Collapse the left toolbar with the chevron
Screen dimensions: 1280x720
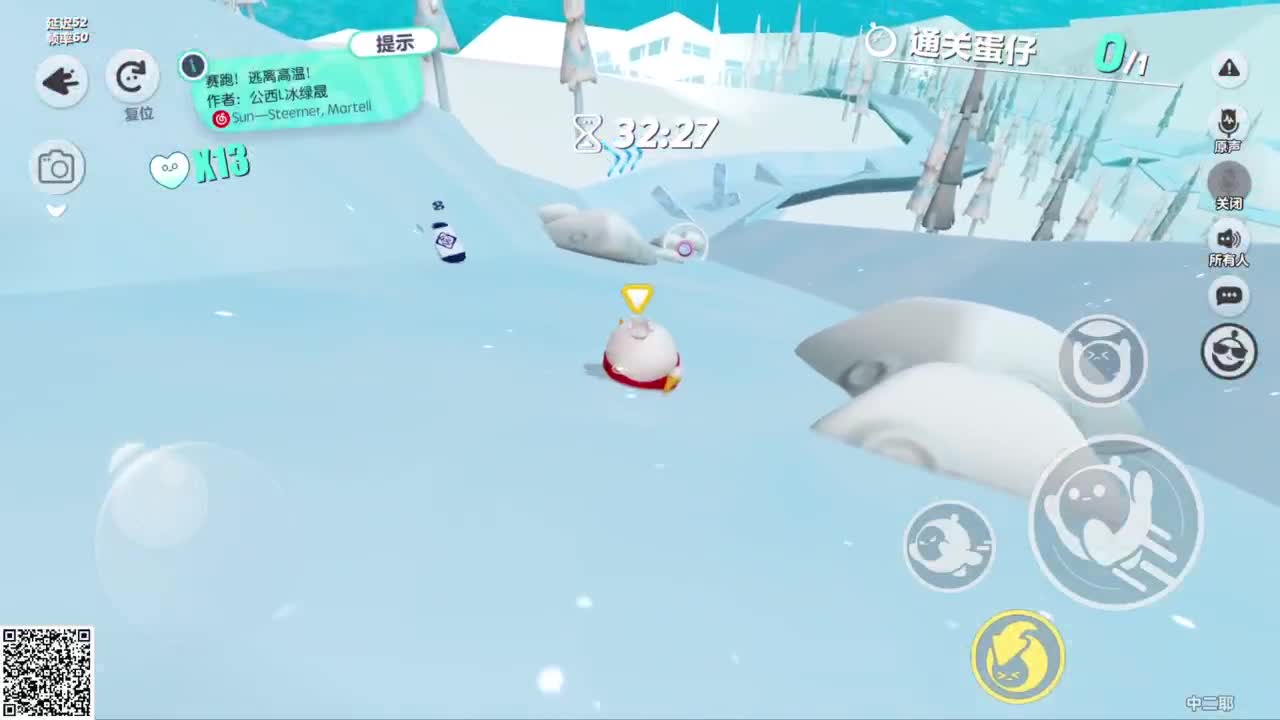[56, 209]
